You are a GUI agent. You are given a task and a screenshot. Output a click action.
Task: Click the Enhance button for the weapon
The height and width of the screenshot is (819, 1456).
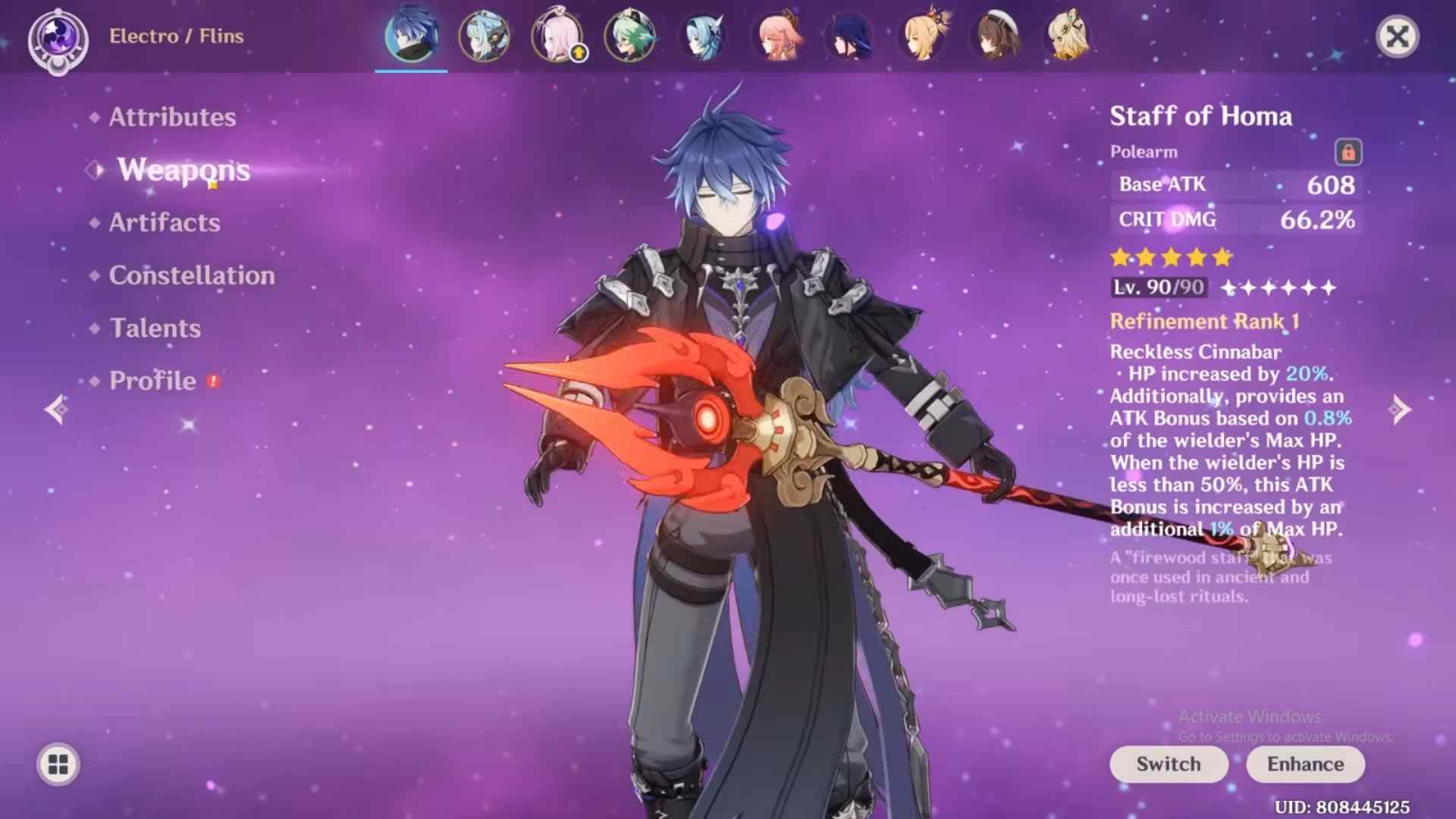tap(1304, 764)
